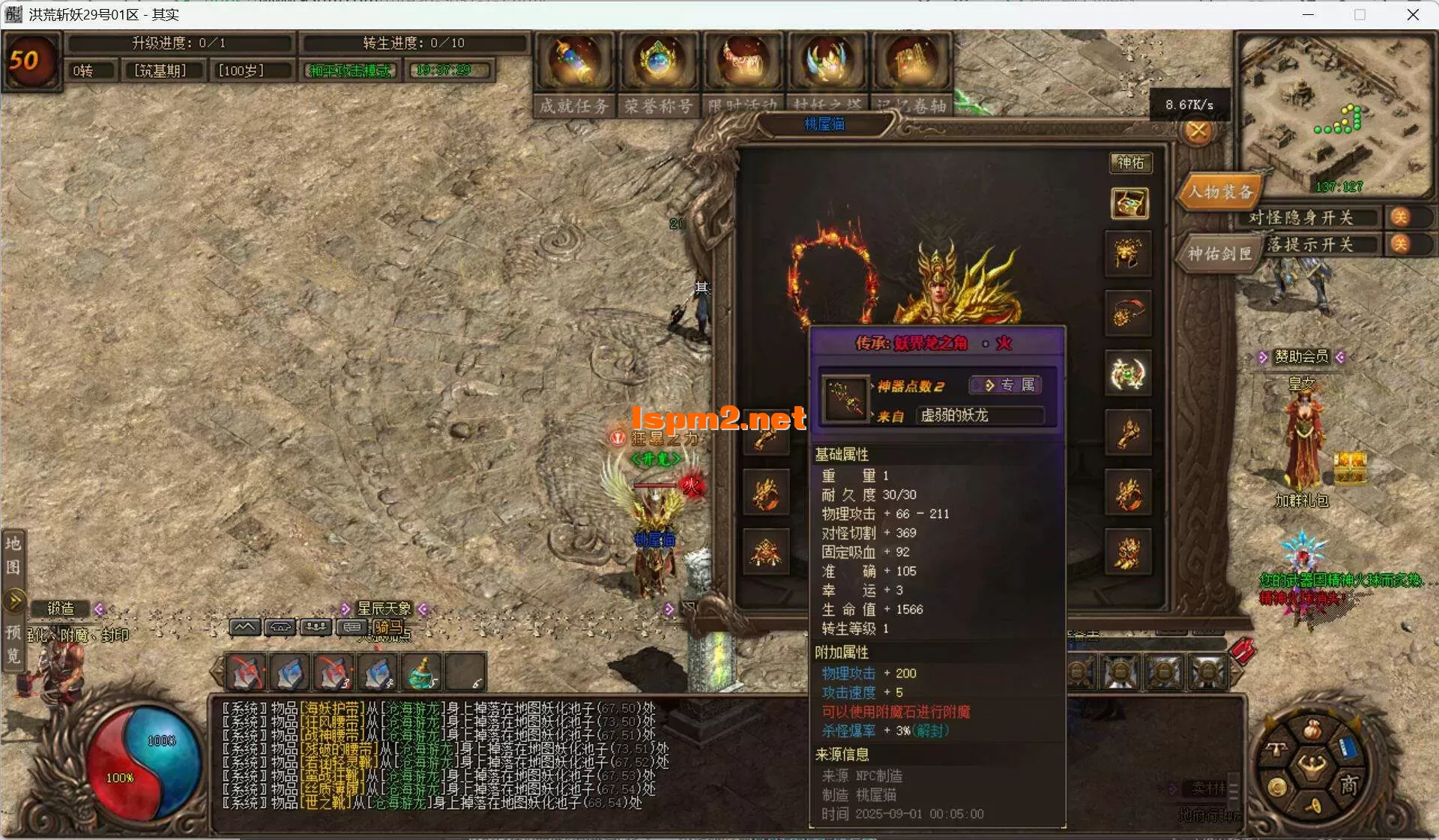The width and height of the screenshot is (1439, 840).
Task: Click the 神佑 button in equipment panel
Action: (x=1130, y=163)
